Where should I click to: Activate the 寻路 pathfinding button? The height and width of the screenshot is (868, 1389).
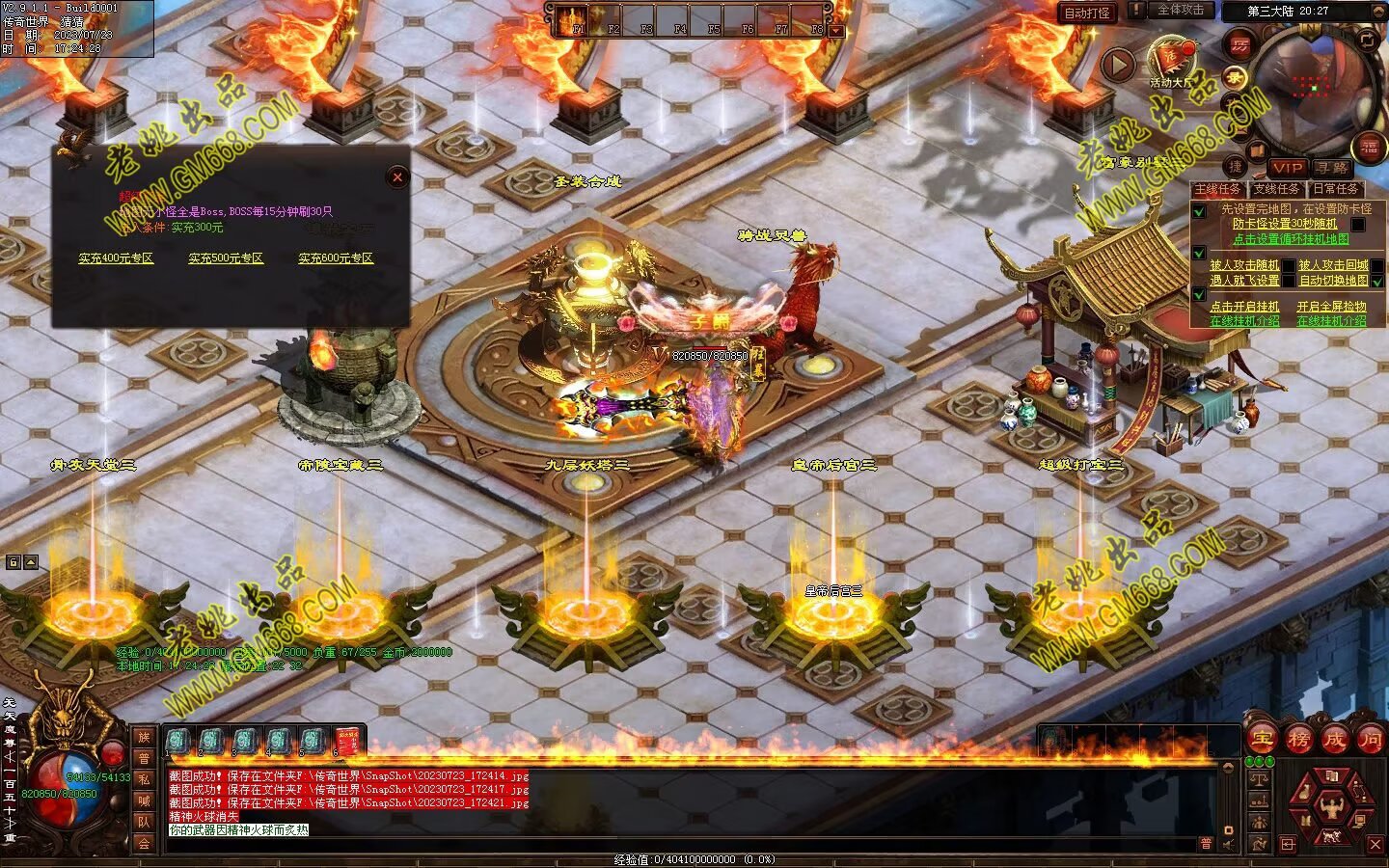point(1331,167)
